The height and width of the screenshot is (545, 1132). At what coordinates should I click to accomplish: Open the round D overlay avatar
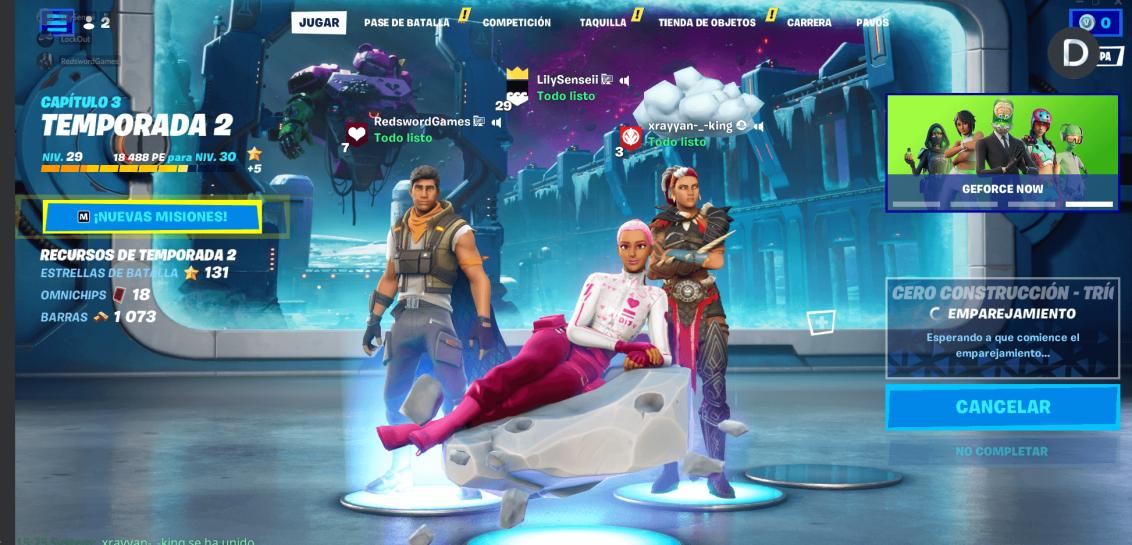pos(1073,53)
